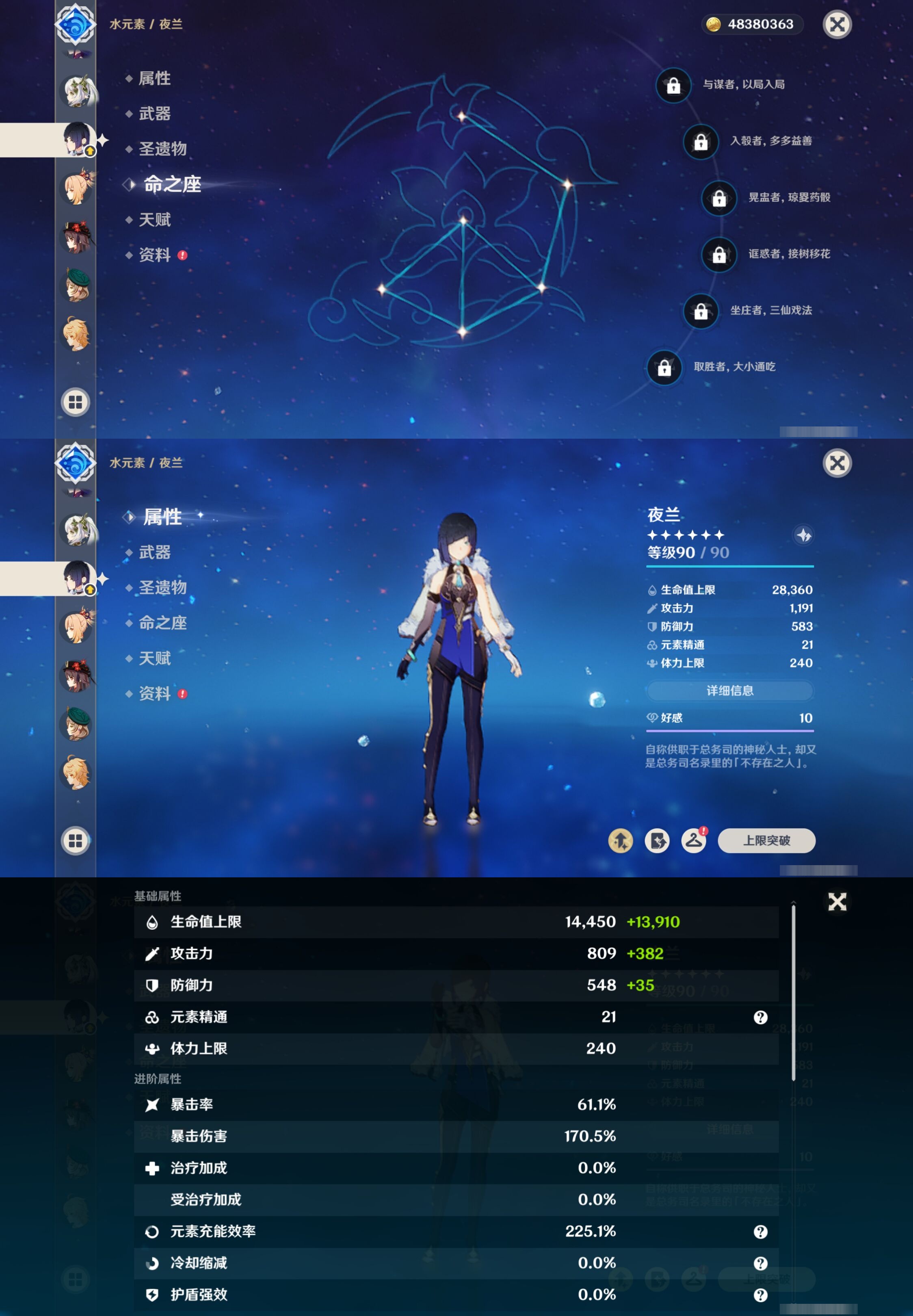The image size is (913, 1316).
Task: Click the lock on 取胜者，大小通吃 constellation
Action: click(664, 368)
